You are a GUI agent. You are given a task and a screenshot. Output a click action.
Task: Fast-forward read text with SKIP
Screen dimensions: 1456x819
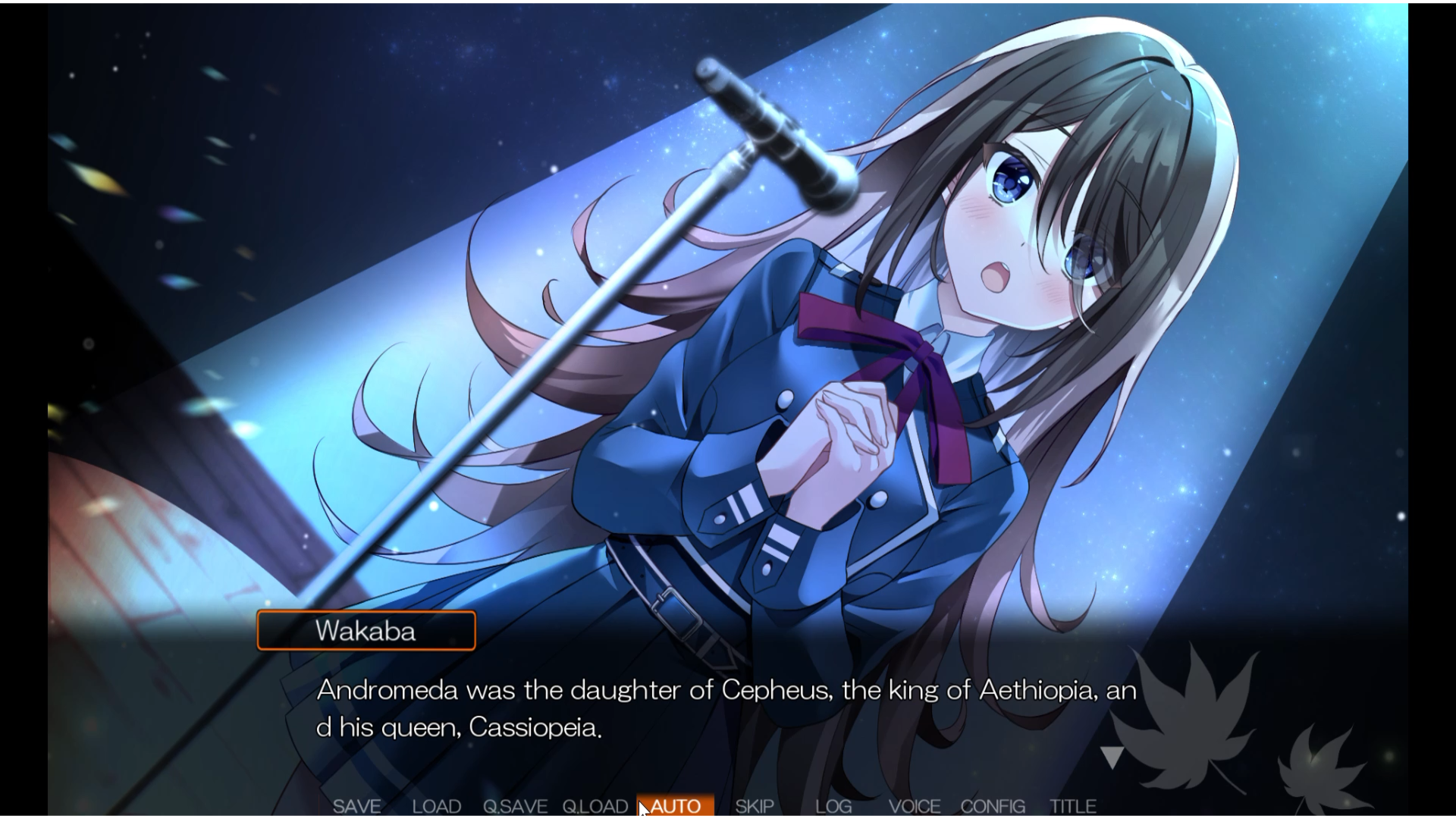pyautogui.click(x=755, y=807)
